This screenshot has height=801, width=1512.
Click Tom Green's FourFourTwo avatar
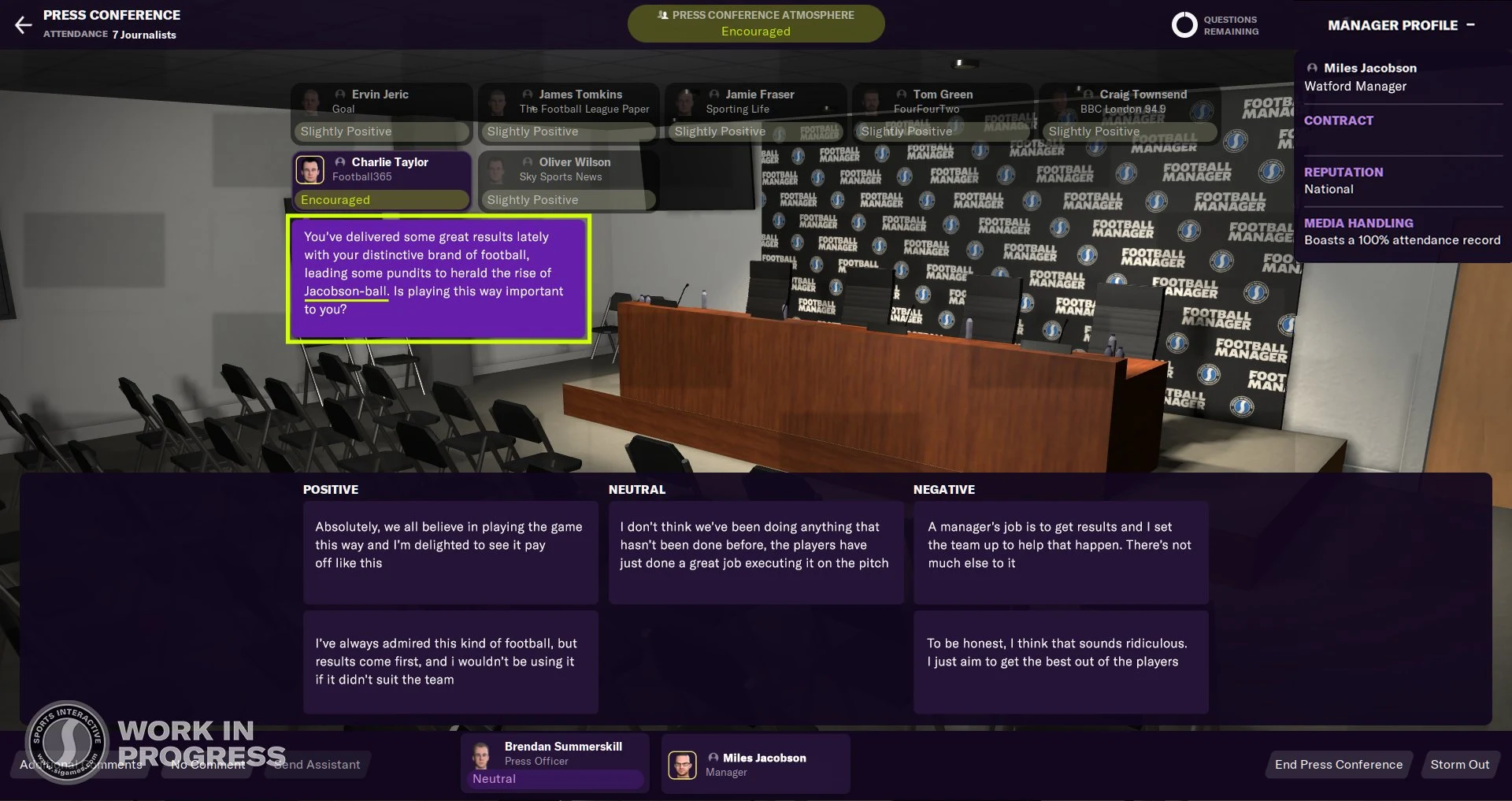point(873,101)
